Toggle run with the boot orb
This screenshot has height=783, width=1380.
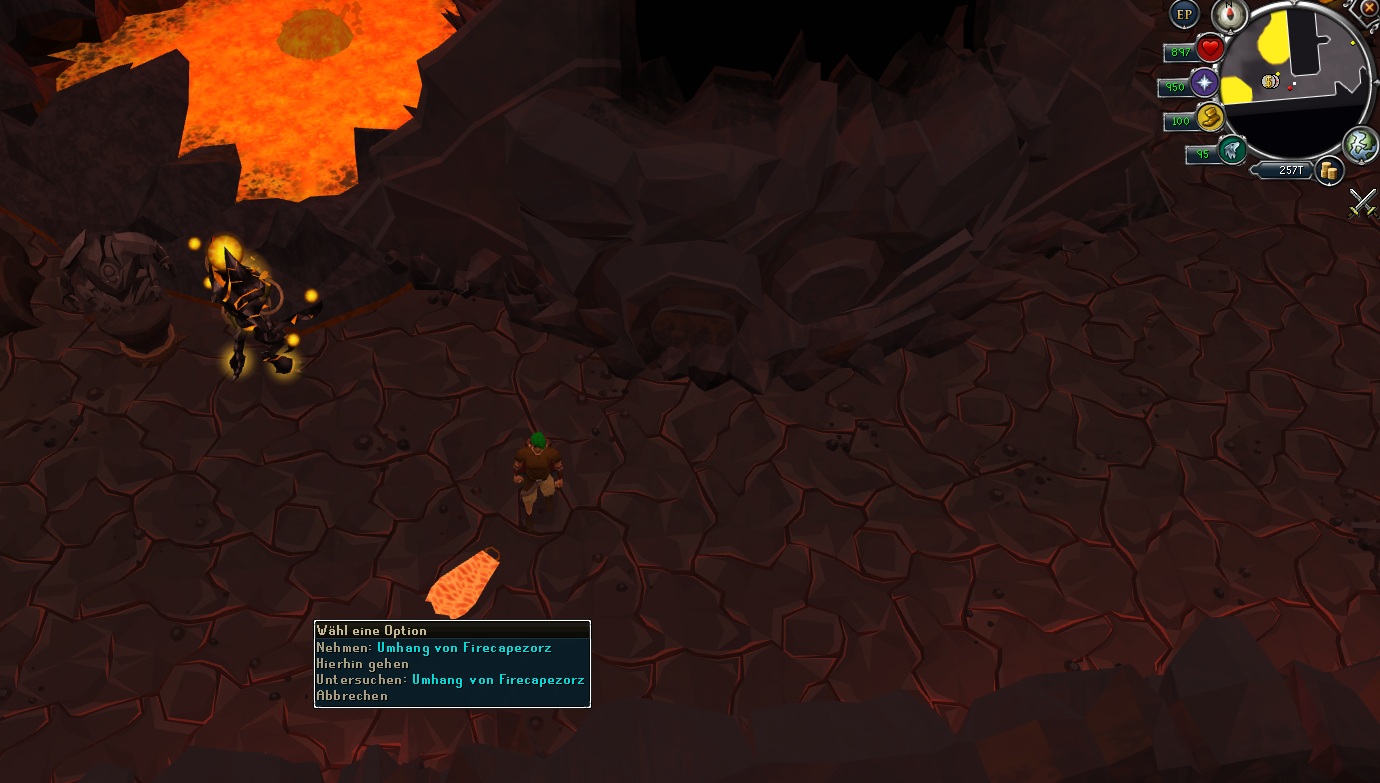tap(1211, 118)
